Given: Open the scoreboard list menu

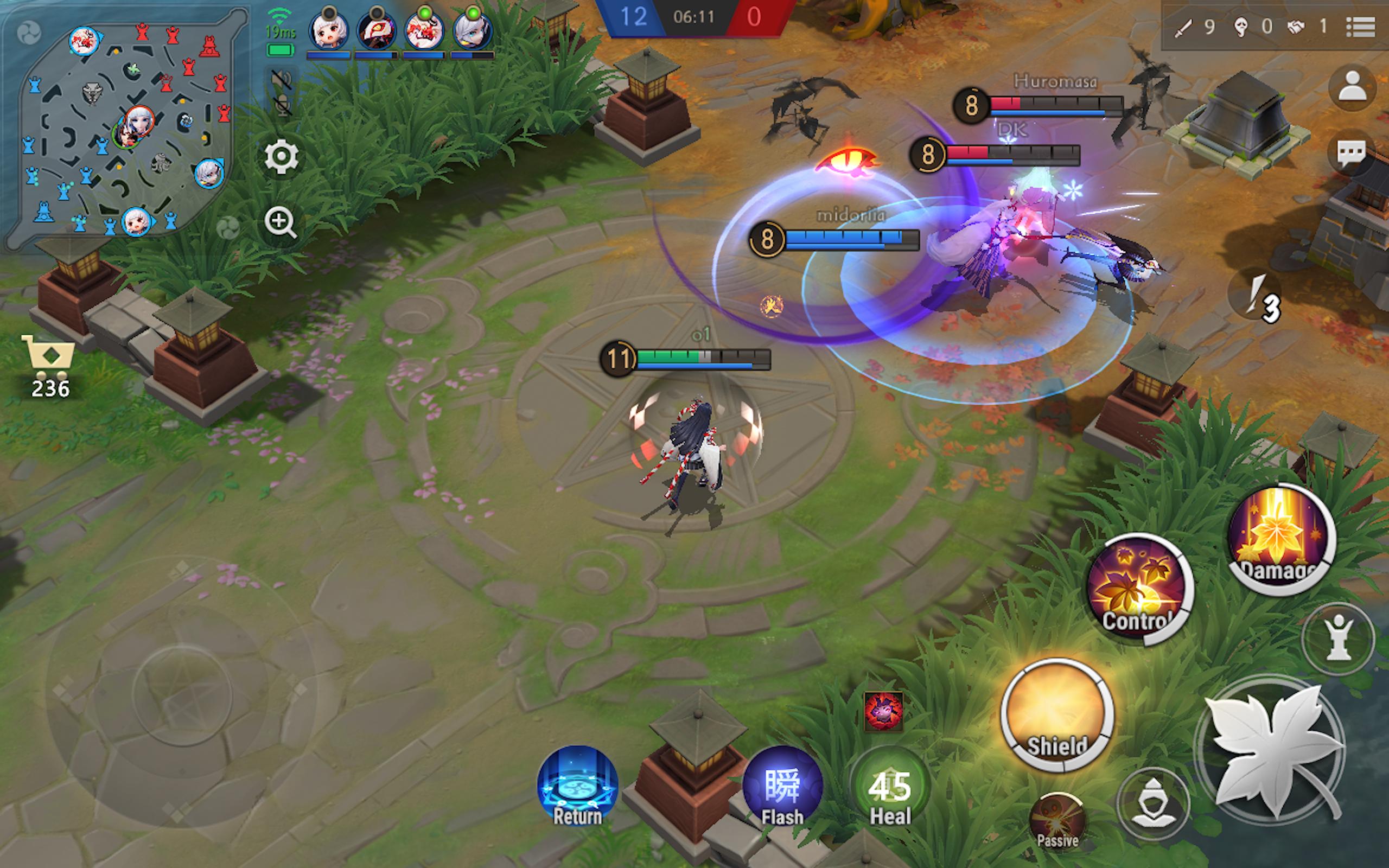Looking at the screenshot, I should (1360, 27).
